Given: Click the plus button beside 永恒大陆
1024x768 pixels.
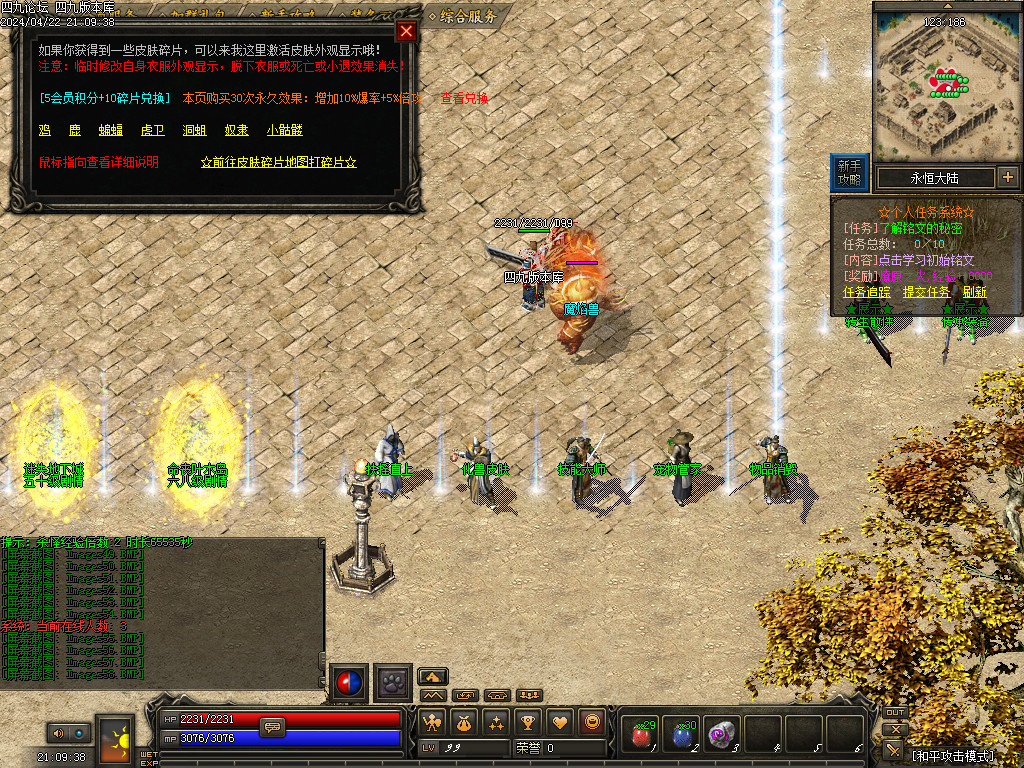Looking at the screenshot, I should coord(1007,178).
